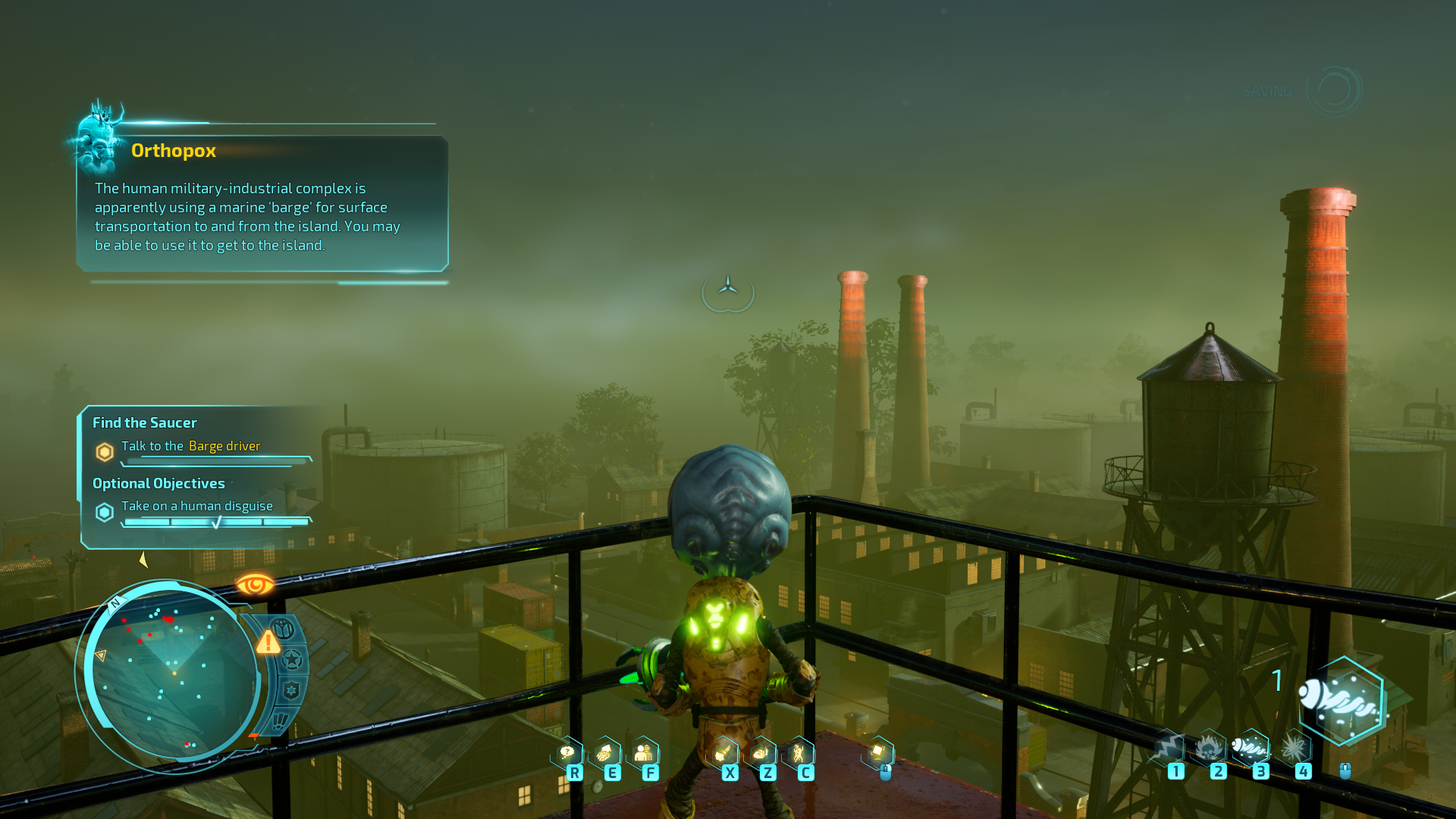Activate the brain extraction ability icon

[x=605, y=753]
